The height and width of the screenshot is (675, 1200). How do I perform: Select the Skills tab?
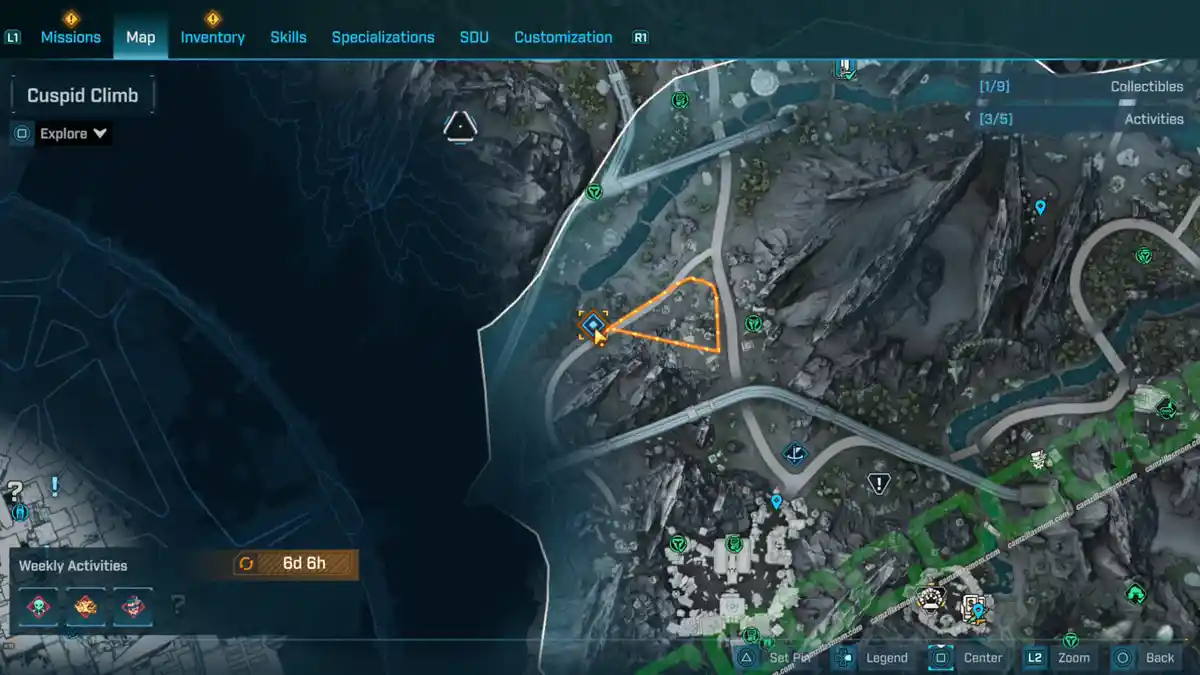click(x=288, y=37)
